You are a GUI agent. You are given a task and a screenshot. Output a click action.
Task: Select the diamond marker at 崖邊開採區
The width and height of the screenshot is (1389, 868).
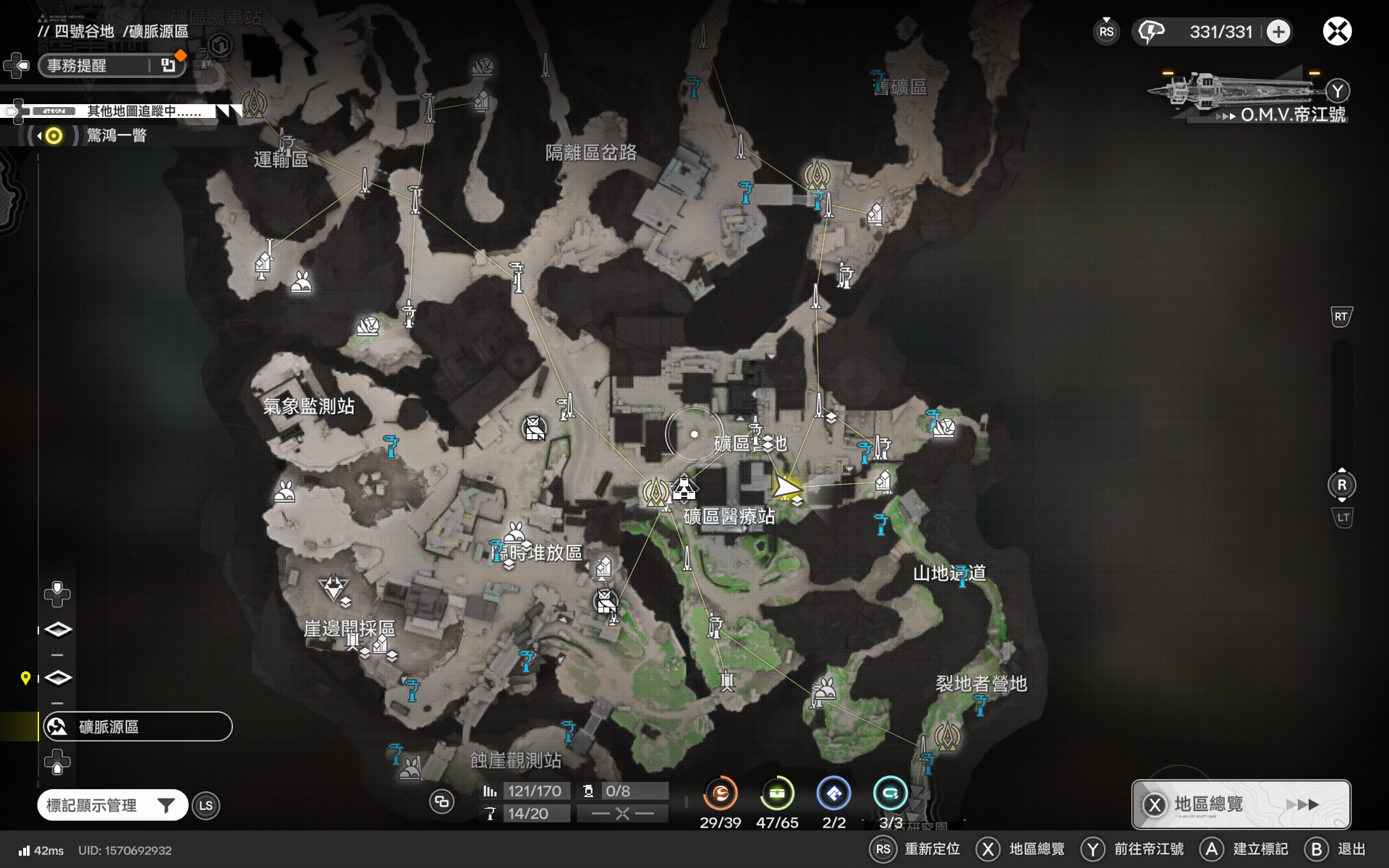click(333, 587)
